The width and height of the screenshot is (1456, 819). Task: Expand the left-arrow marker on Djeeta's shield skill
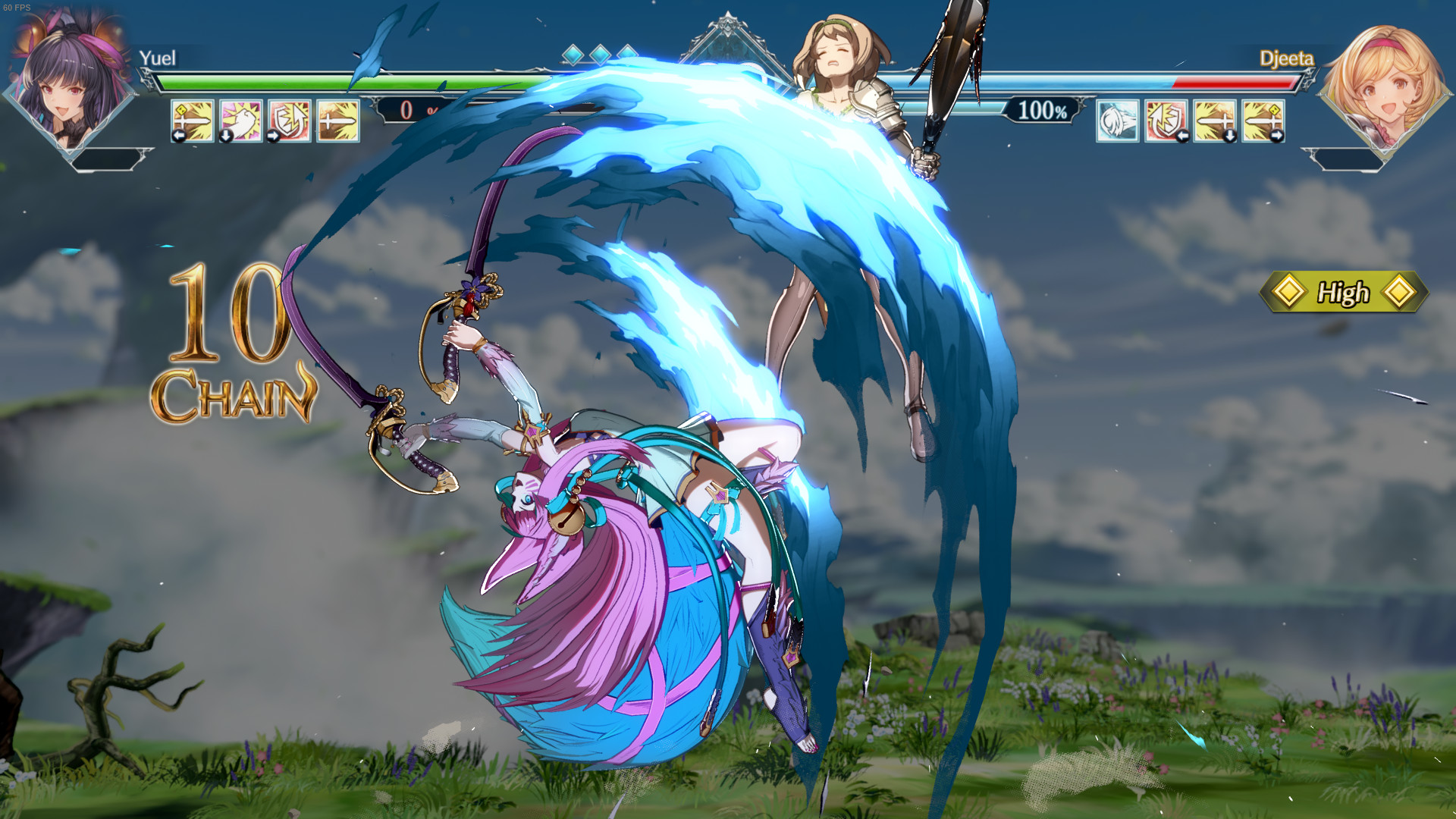(1183, 135)
